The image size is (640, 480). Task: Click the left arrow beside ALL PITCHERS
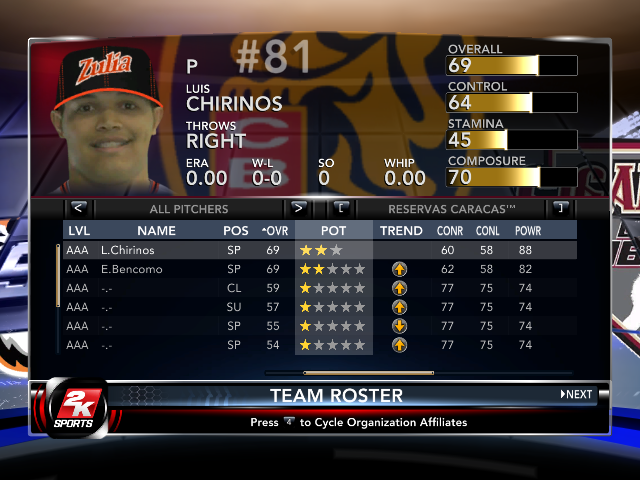click(79, 209)
